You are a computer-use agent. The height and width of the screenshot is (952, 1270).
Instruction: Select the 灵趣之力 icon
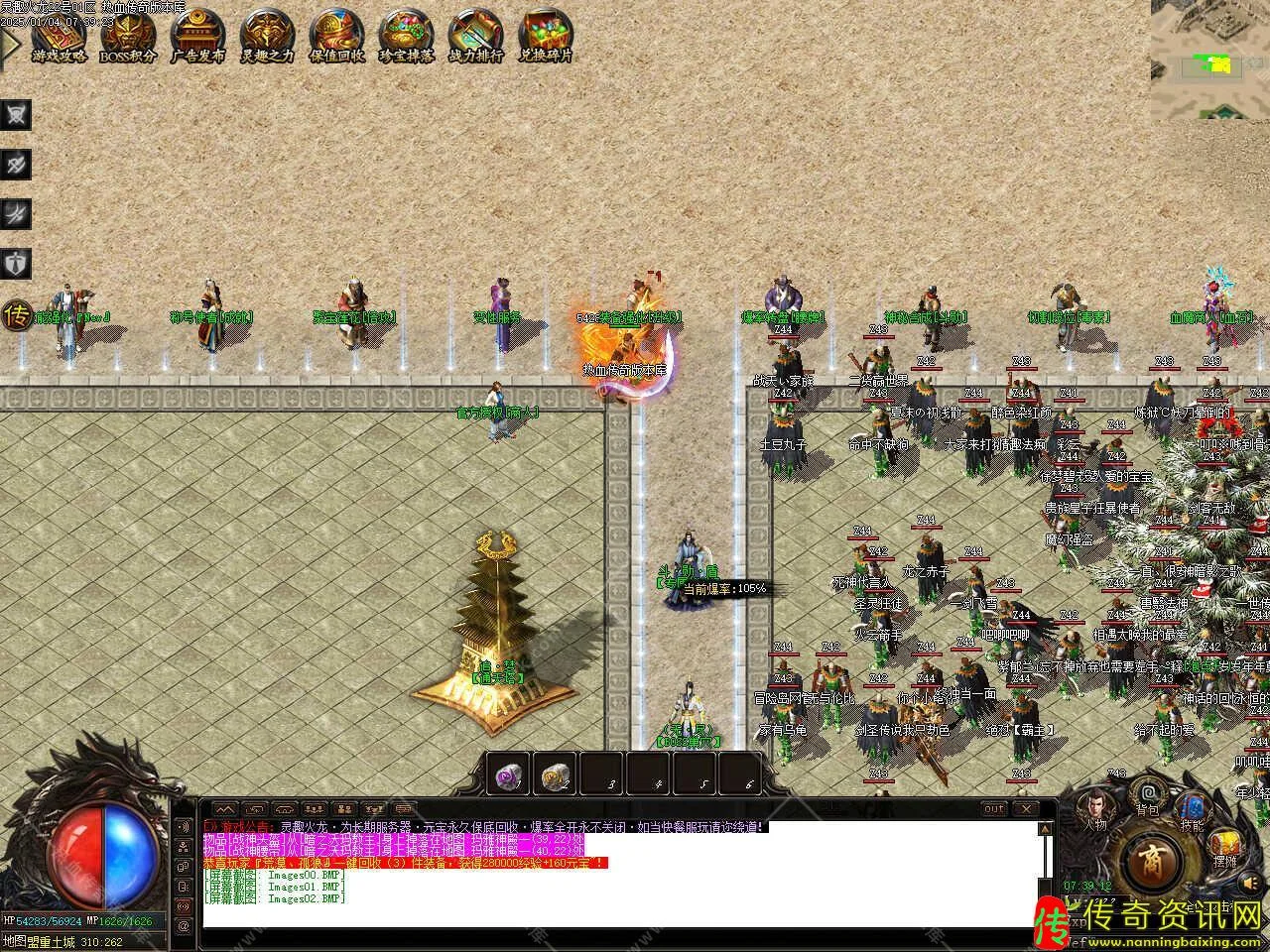[x=267, y=36]
